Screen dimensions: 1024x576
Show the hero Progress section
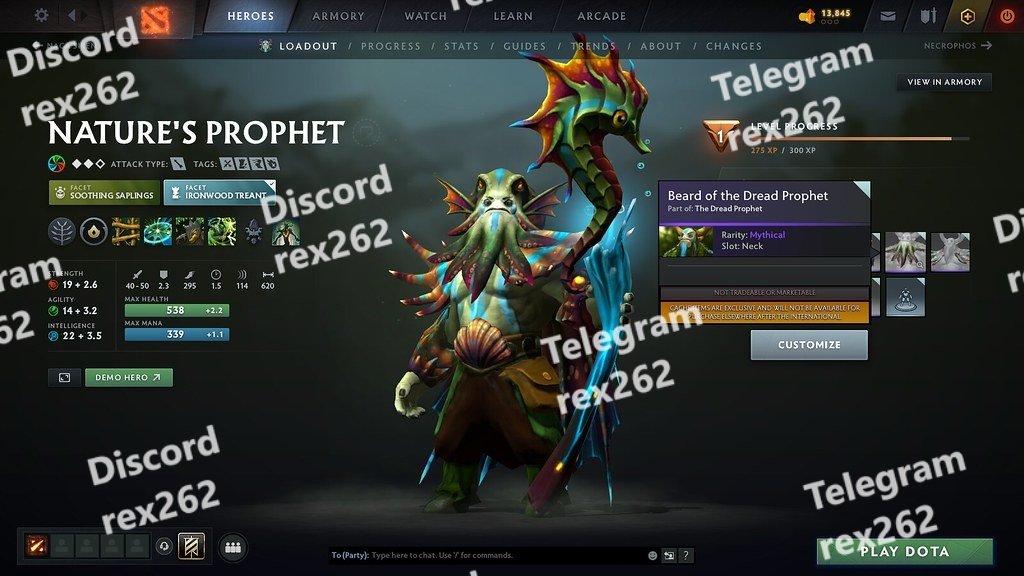tap(391, 46)
